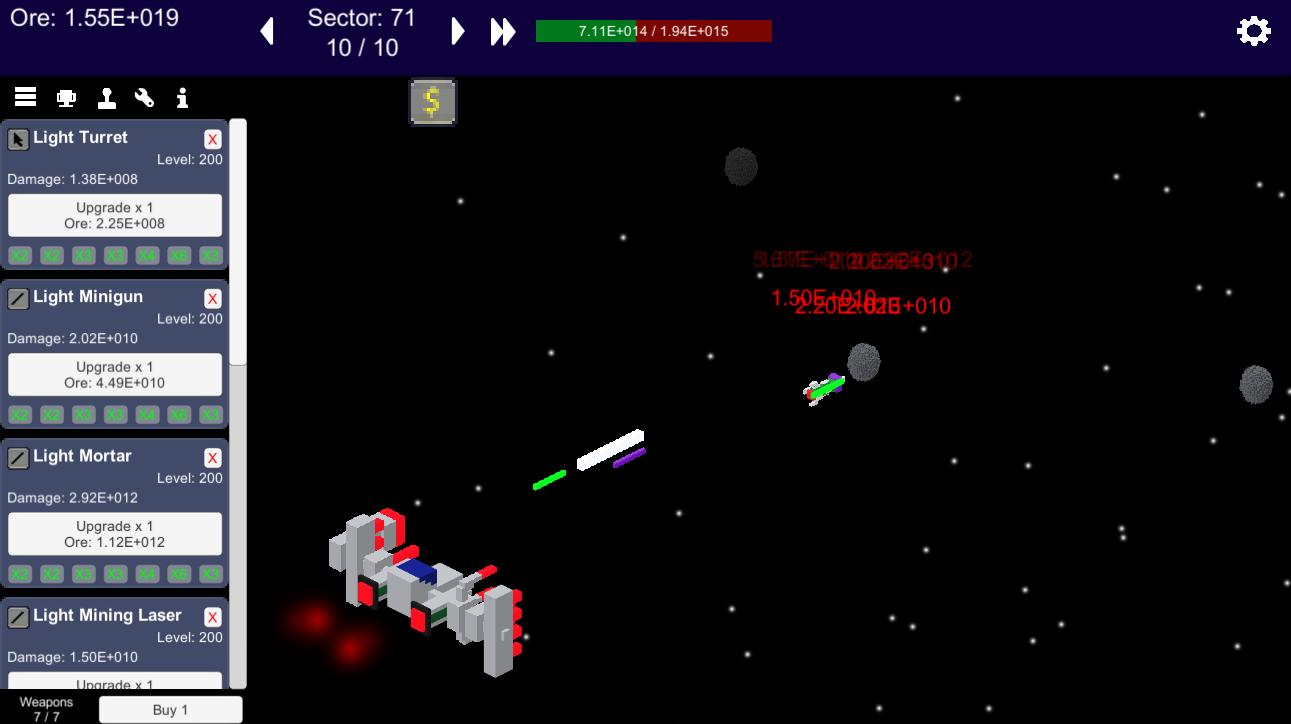
Task: Go back a sector with the left arrow
Action: [267, 31]
